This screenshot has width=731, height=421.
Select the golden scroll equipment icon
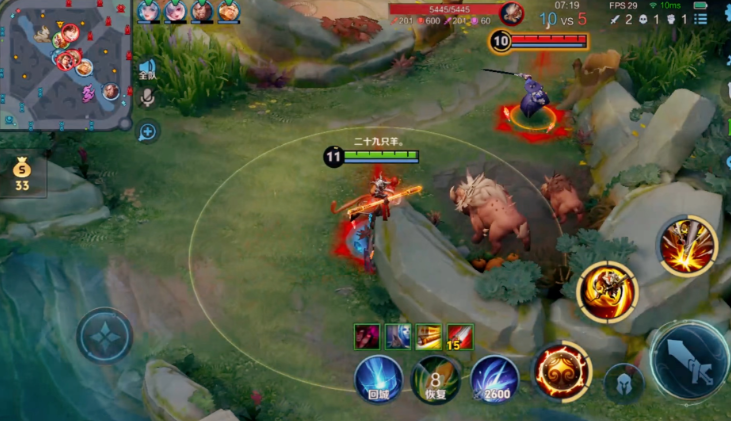(429, 337)
